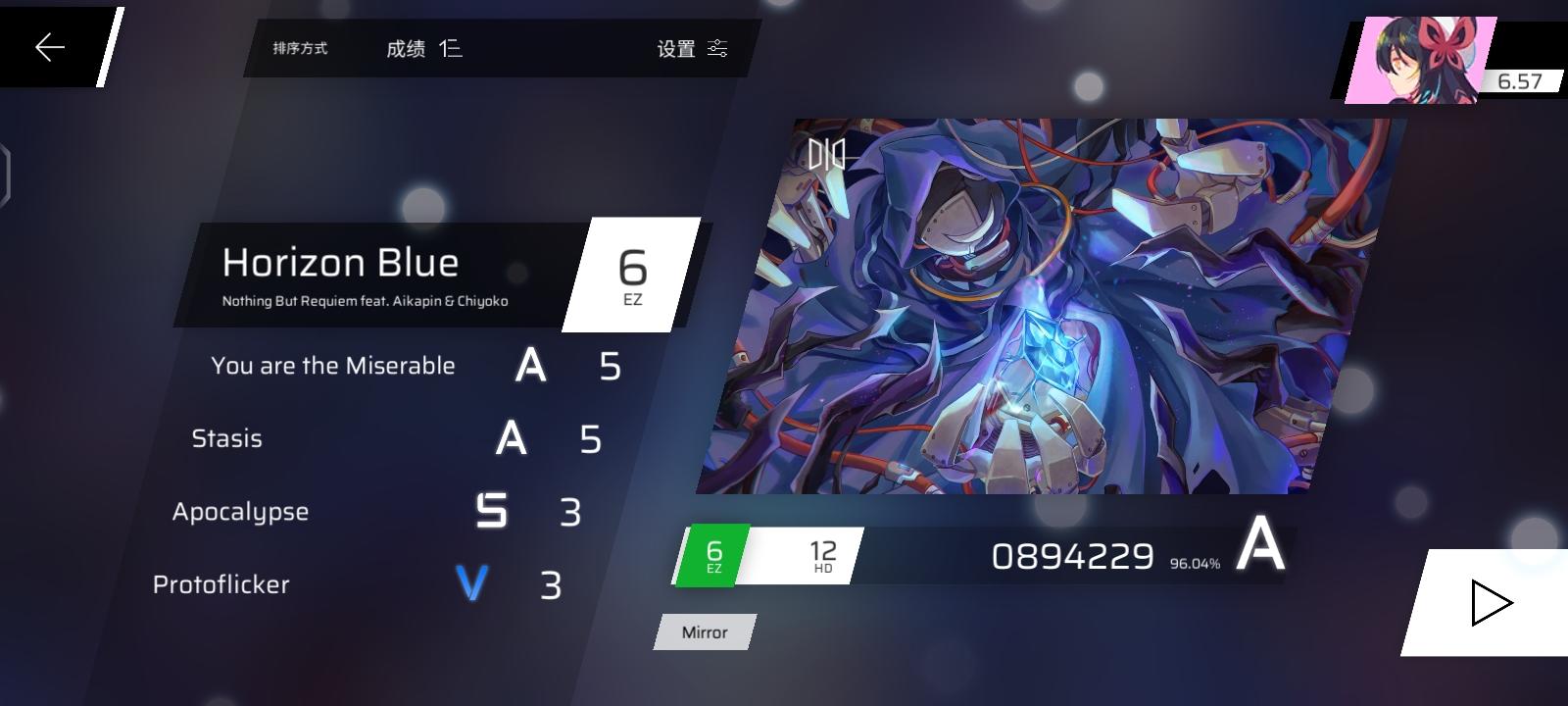Open the 排序方式 sort menu

coord(299,48)
